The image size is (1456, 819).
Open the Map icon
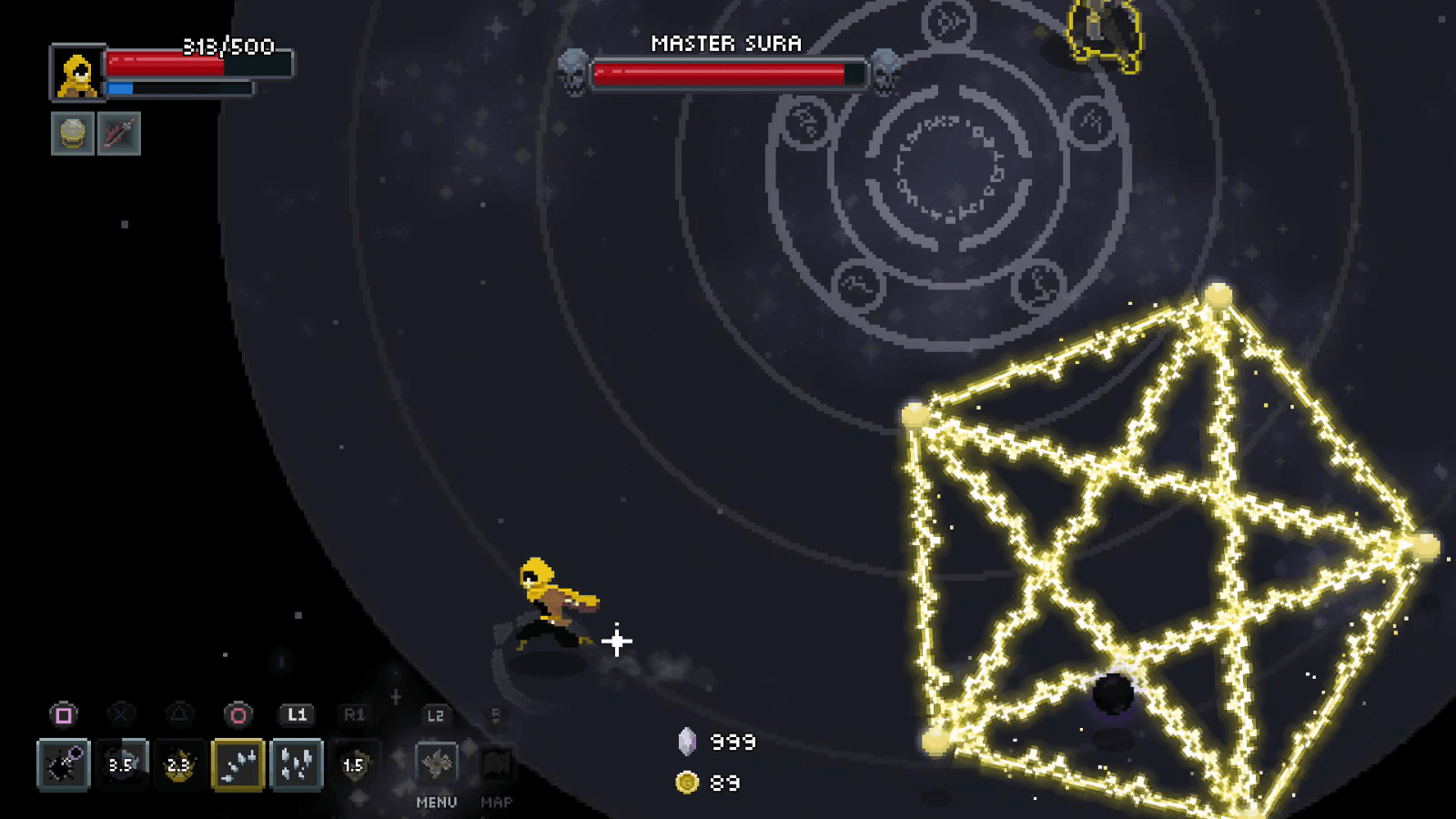coord(496,763)
